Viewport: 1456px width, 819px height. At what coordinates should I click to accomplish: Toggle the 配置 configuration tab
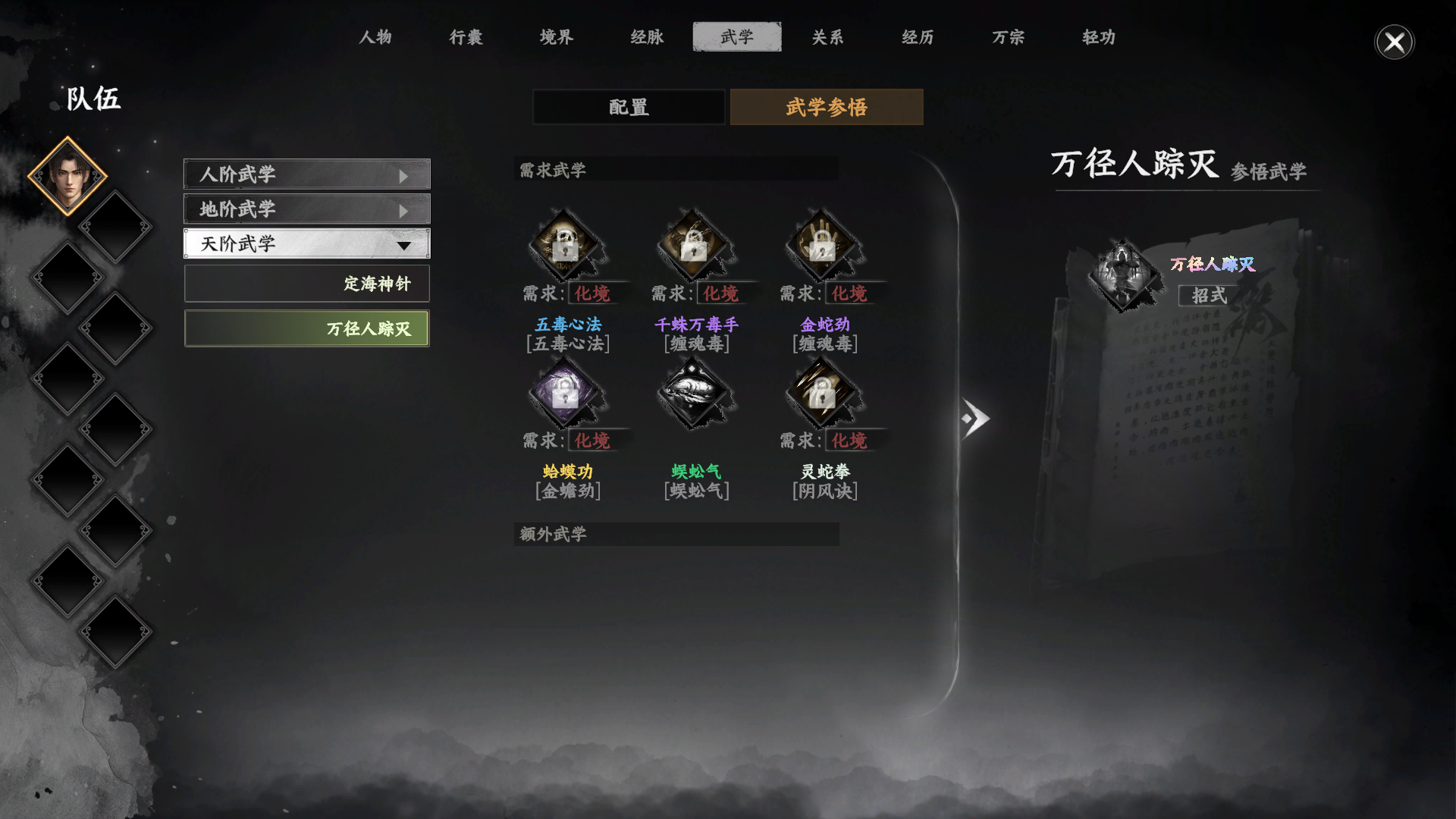(628, 107)
